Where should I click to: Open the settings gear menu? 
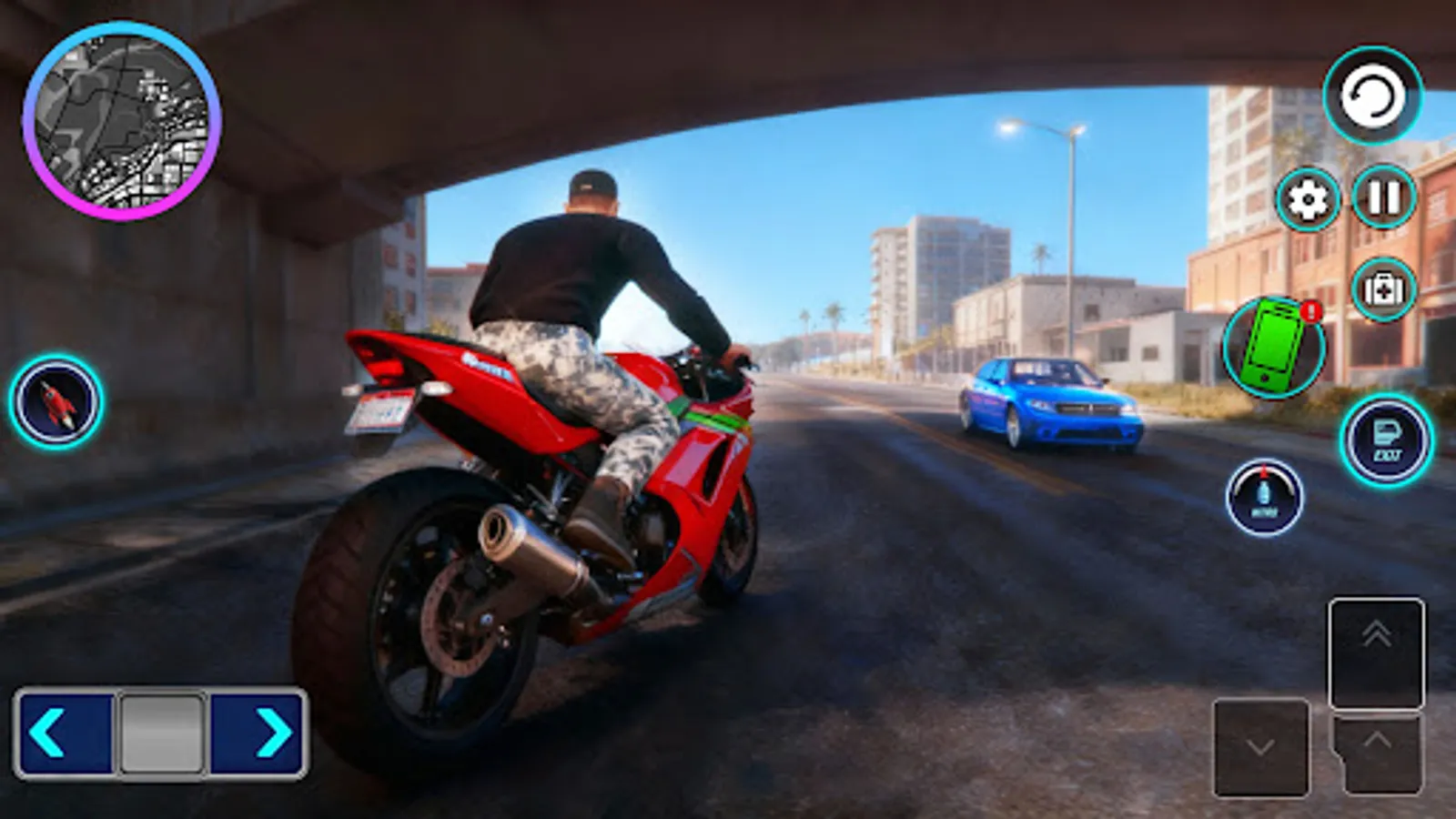coord(1309,197)
